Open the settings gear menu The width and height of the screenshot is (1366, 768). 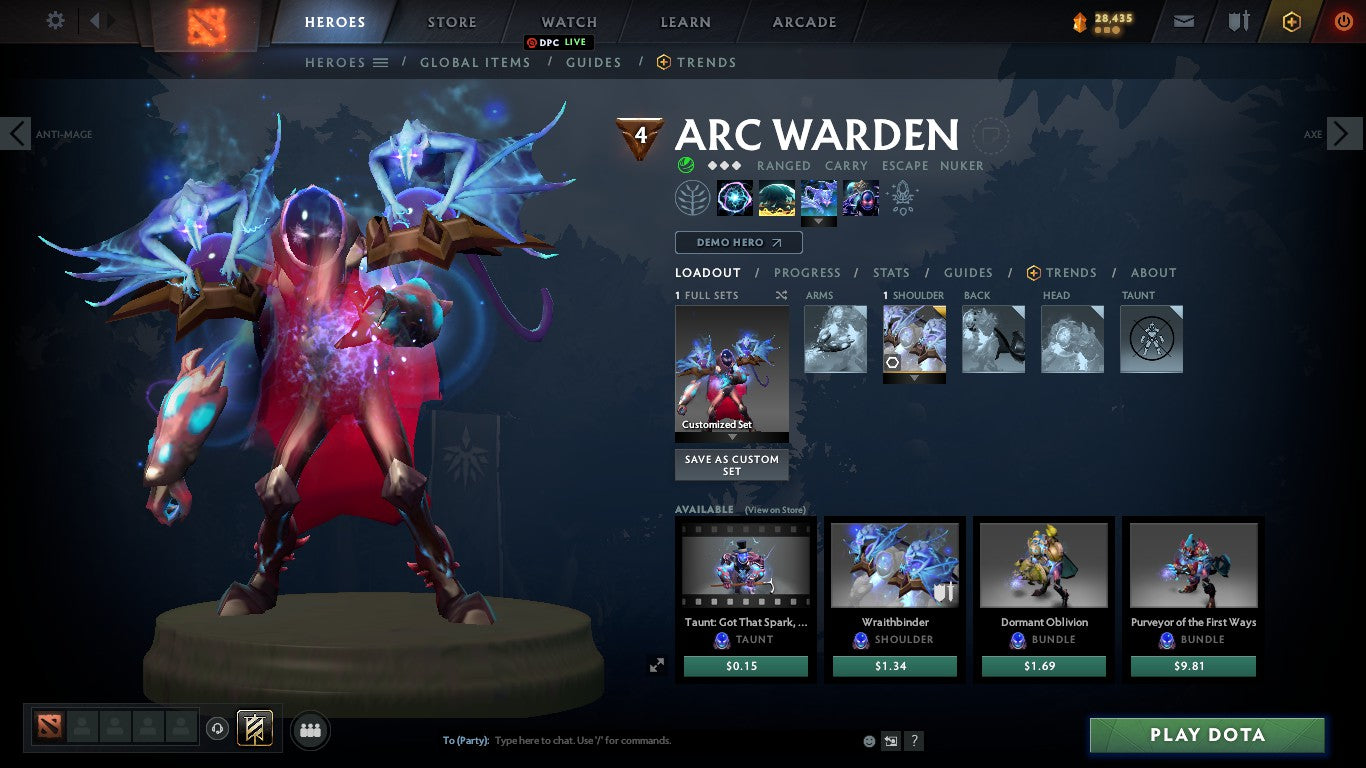click(55, 20)
